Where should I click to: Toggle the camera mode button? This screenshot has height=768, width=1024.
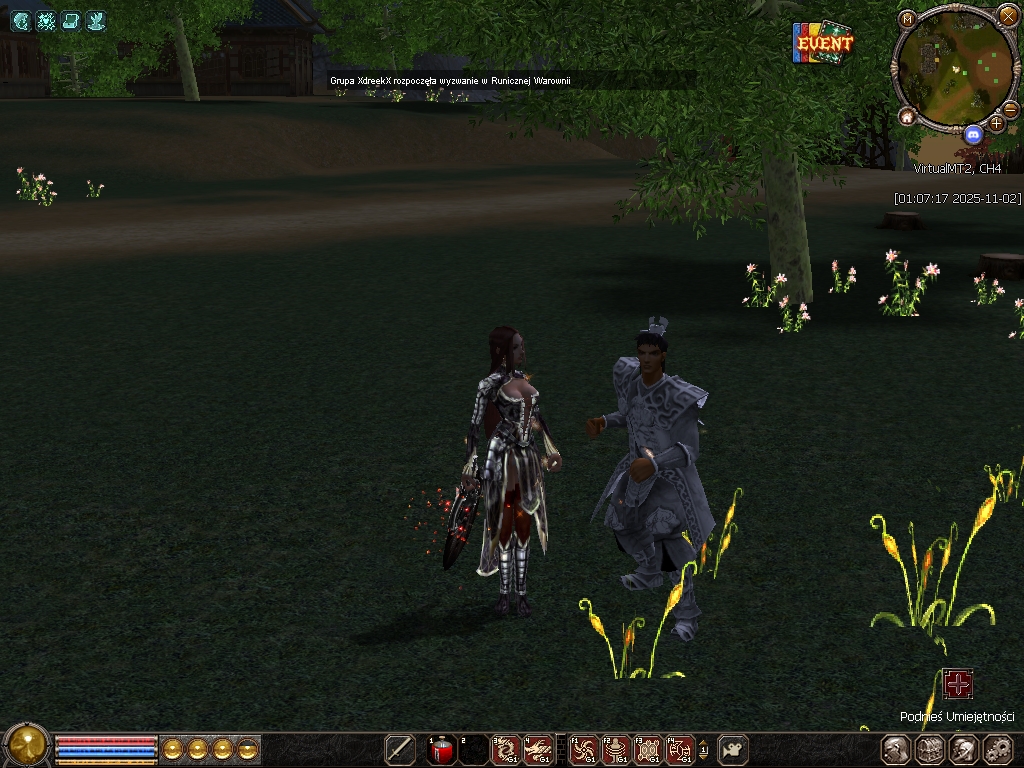point(733,749)
